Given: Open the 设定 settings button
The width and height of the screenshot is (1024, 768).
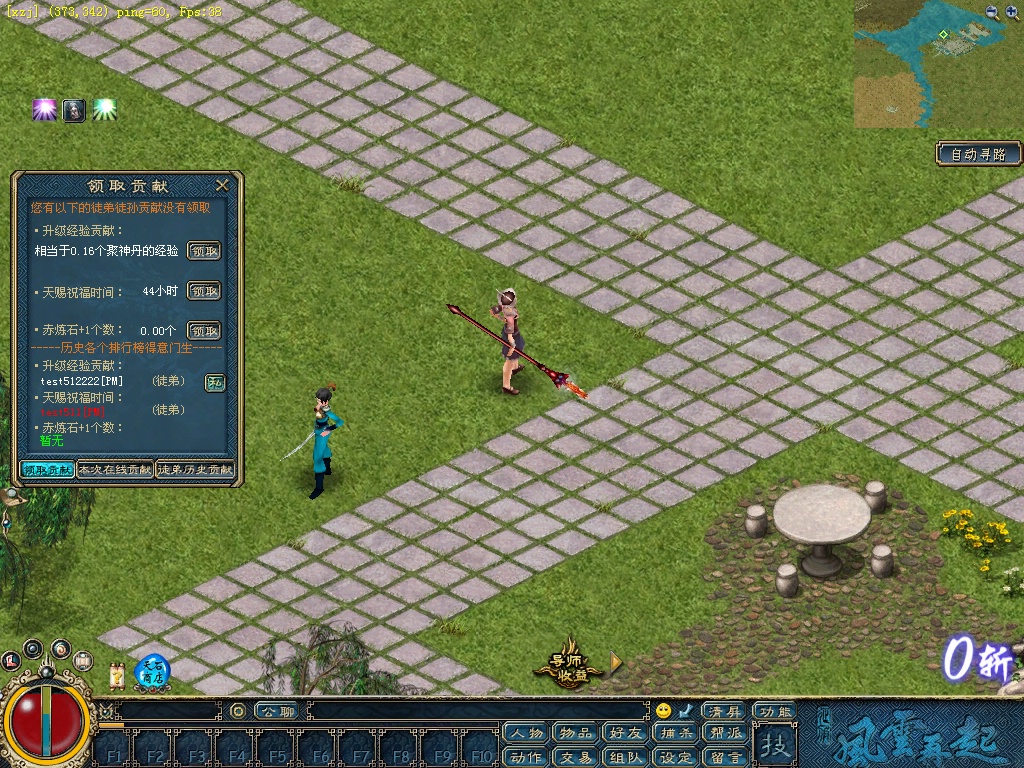Looking at the screenshot, I should (x=675, y=756).
